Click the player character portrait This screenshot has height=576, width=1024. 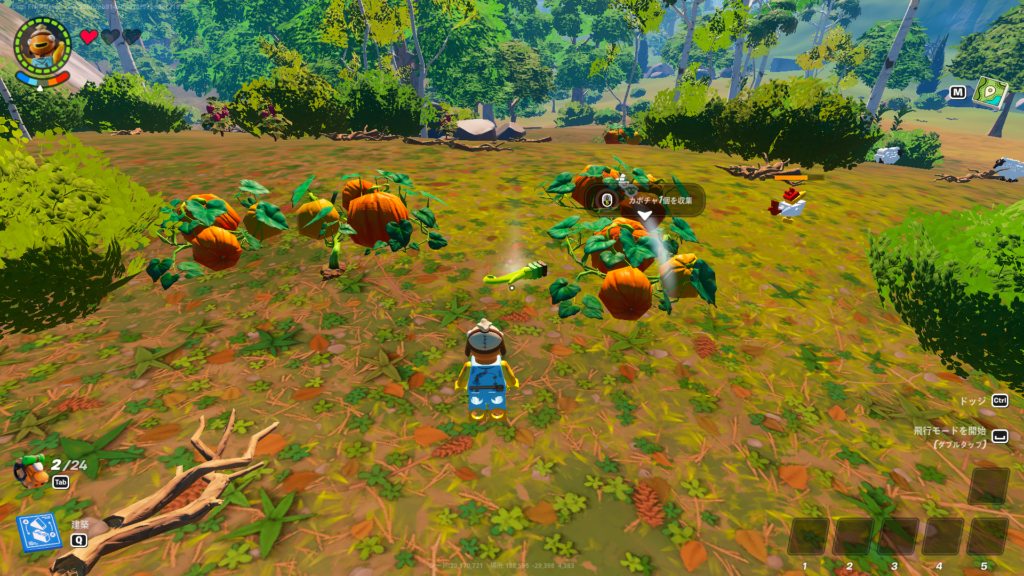click(x=42, y=45)
